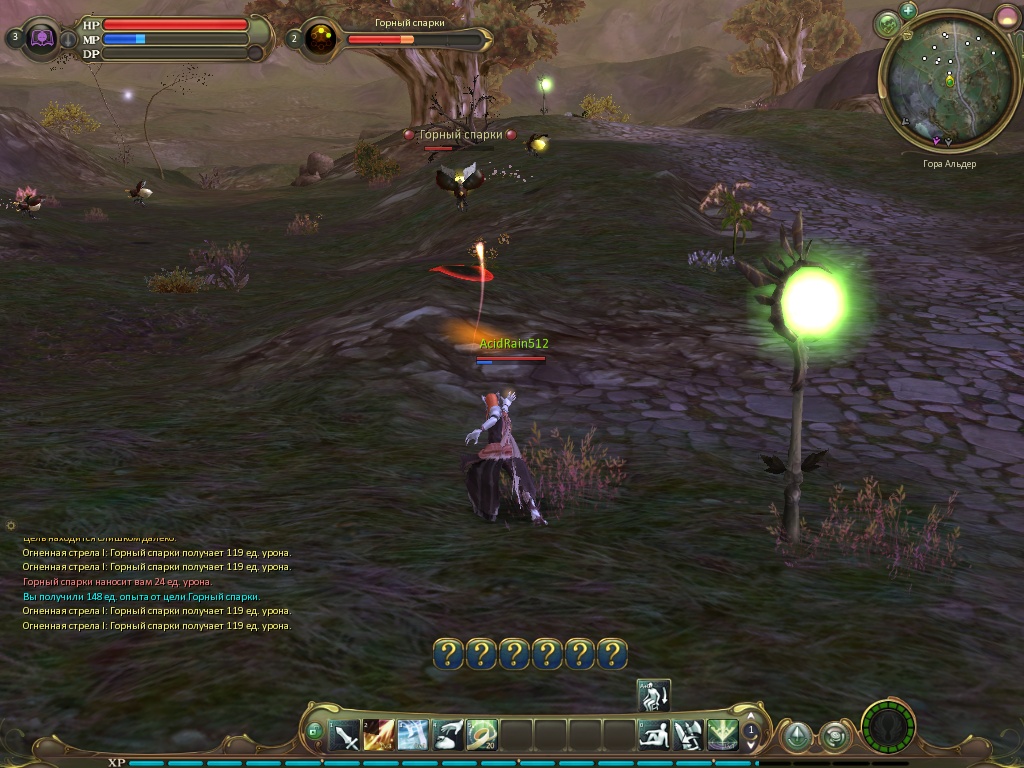Click the sunset orb beside the minimap

(x=1006, y=17)
